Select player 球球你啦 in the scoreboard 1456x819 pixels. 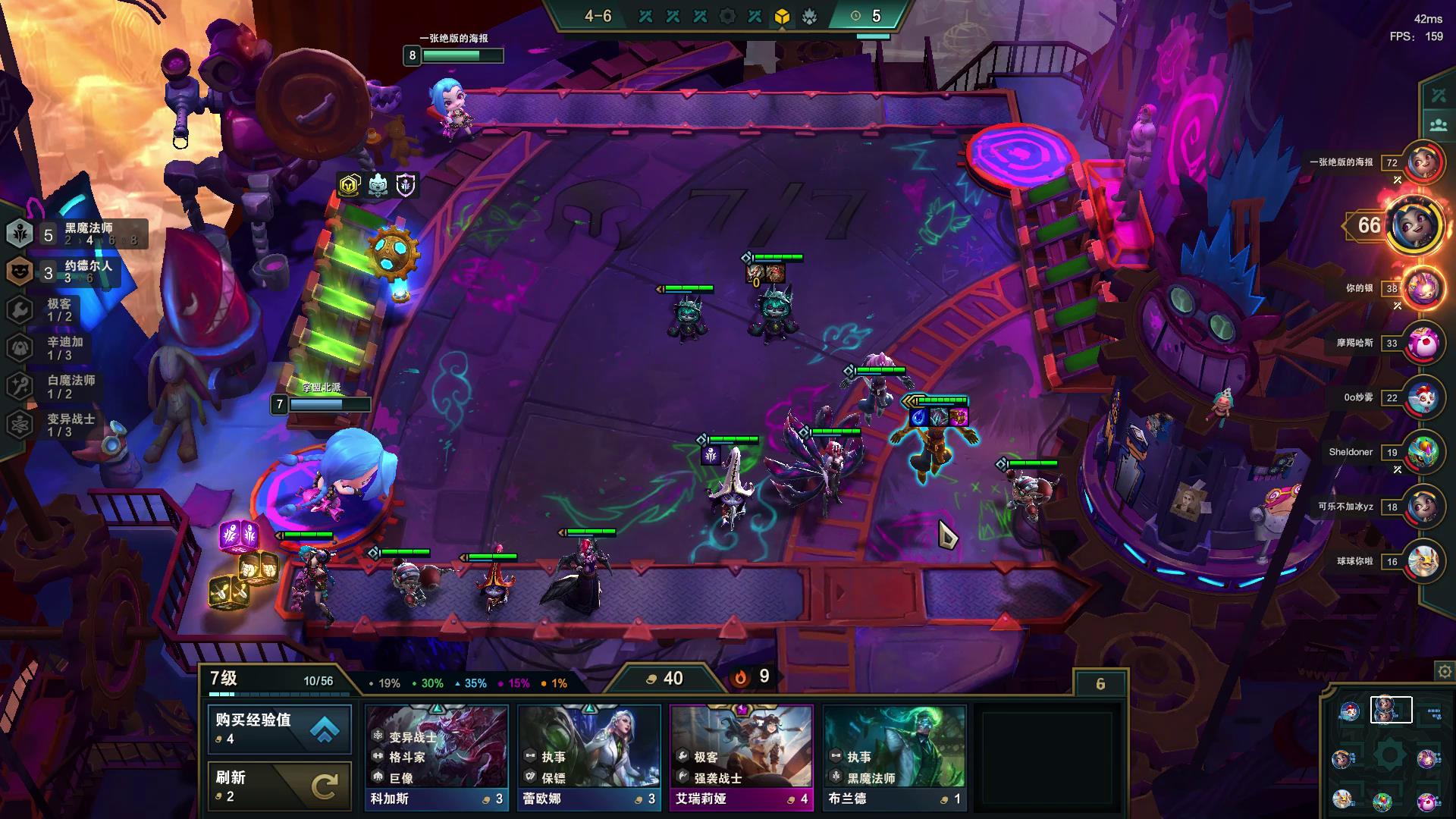click(1423, 561)
